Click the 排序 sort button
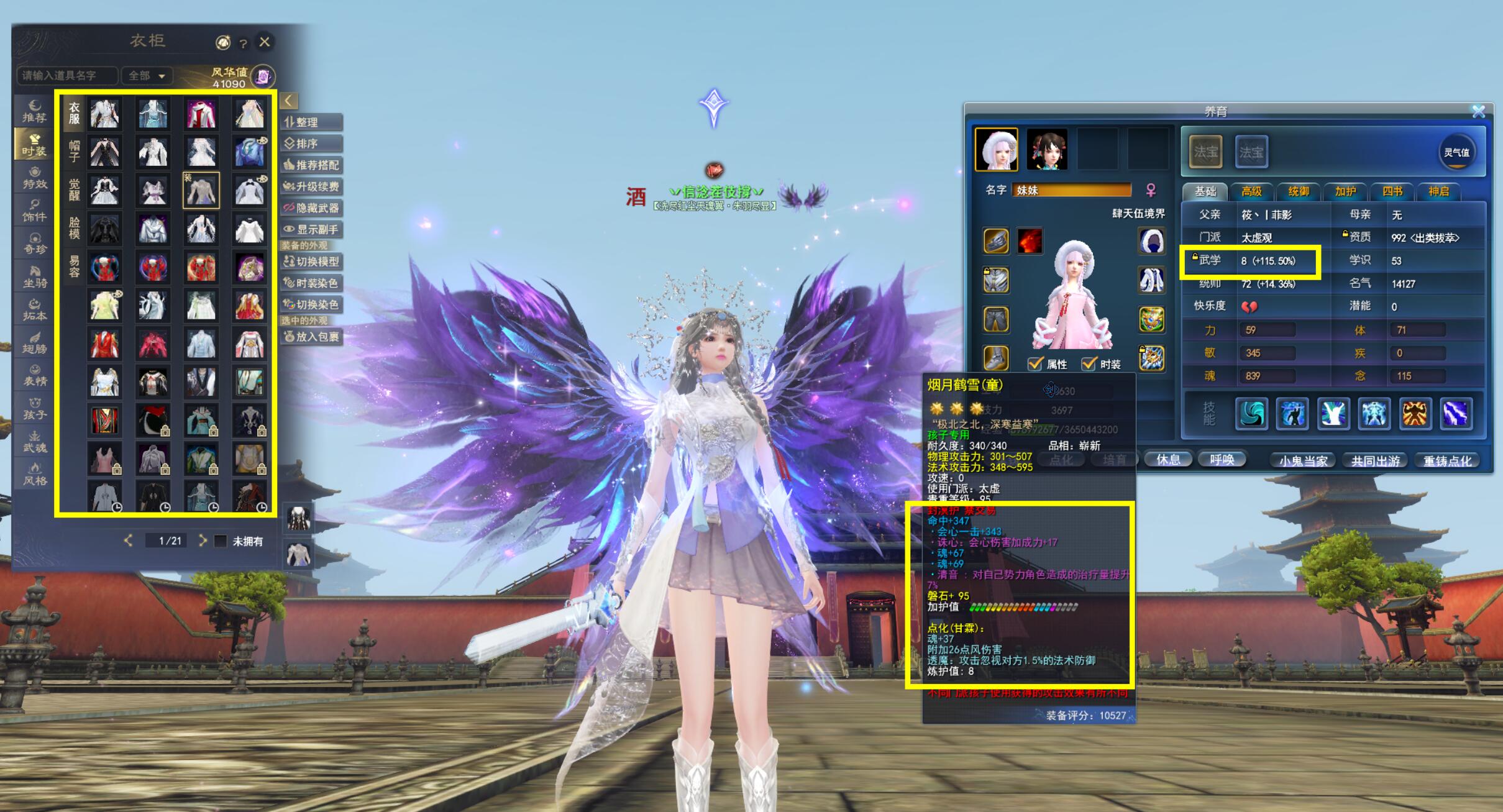The height and width of the screenshot is (812, 1503). [x=311, y=144]
